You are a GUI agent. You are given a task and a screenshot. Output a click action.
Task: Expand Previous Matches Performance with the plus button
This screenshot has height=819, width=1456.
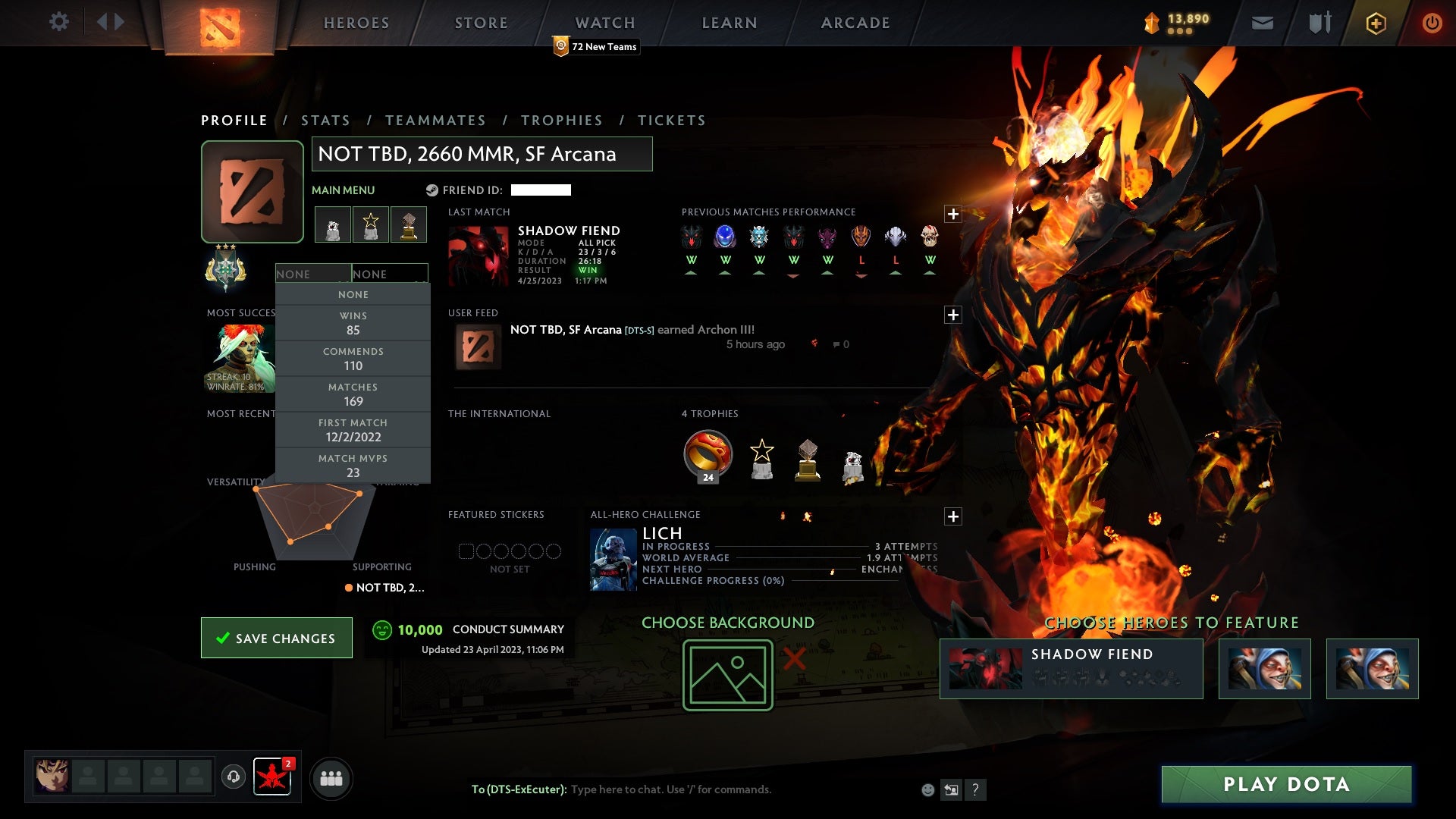pyautogui.click(x=953, y=214)
